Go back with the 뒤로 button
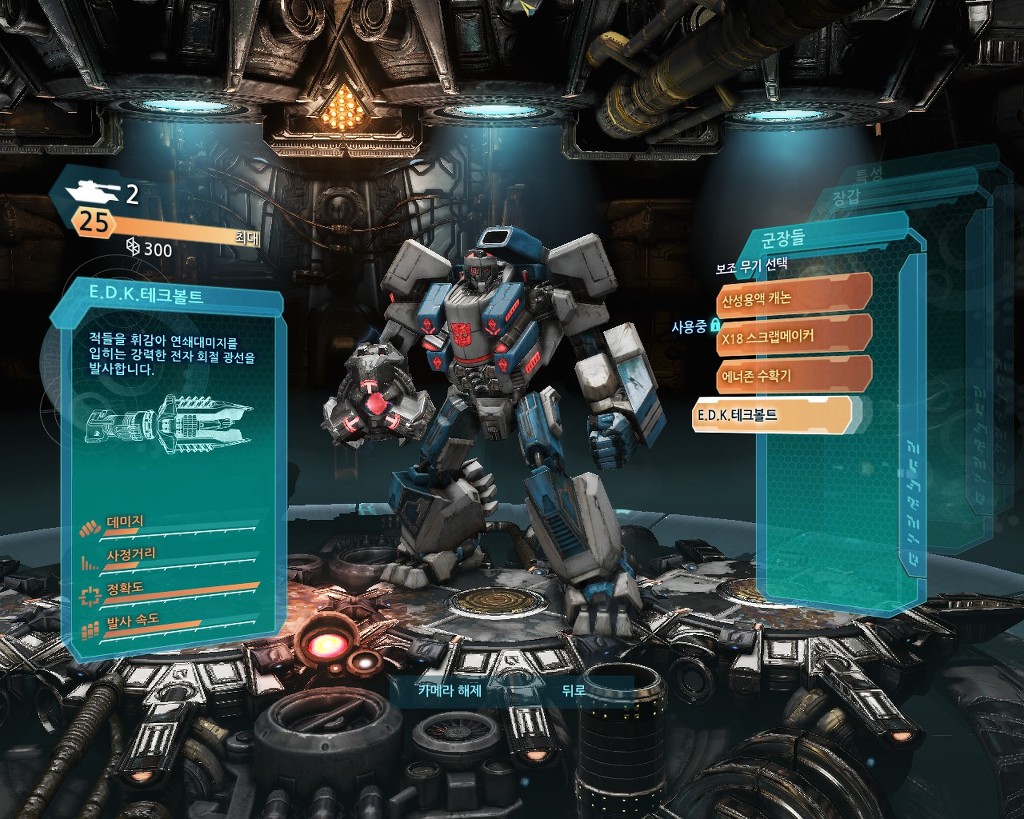The height and width of the screenshot is (819, 1024). pyautogui.click(x=573, y=690)
